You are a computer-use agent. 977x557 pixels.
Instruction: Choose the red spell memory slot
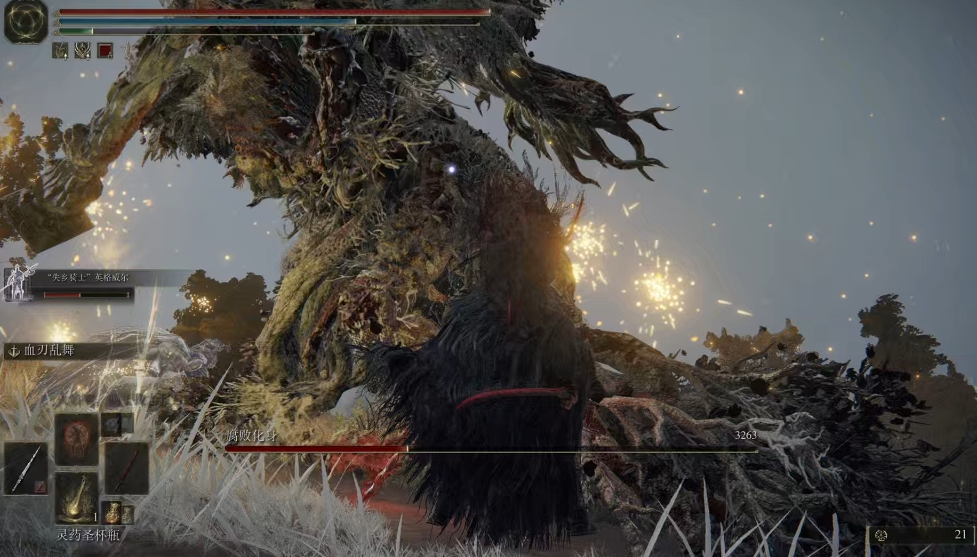76,440
